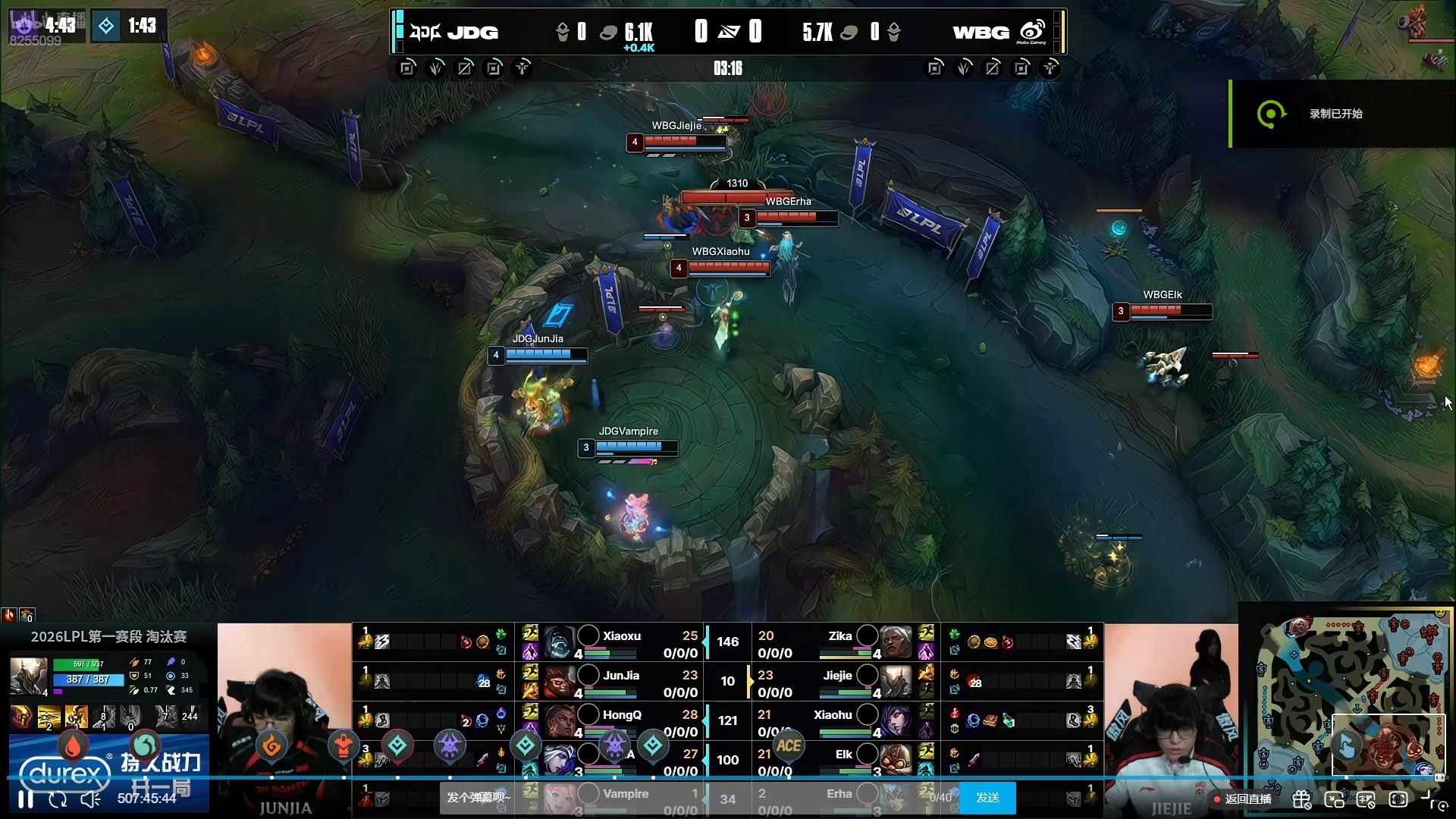Toggle the loop replay button

[58, 799]
